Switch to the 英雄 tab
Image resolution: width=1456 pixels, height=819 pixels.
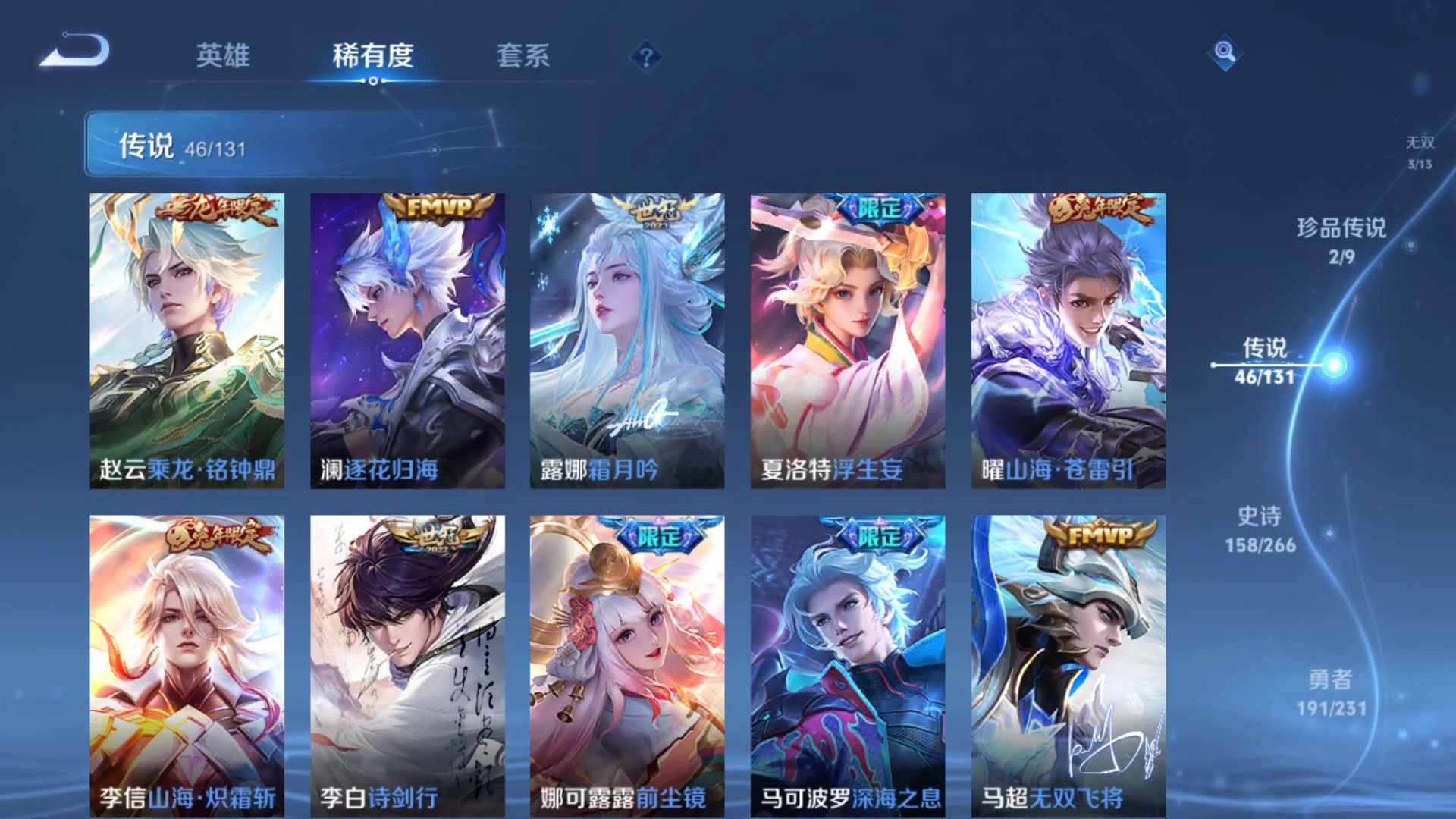tap(222, 57)
